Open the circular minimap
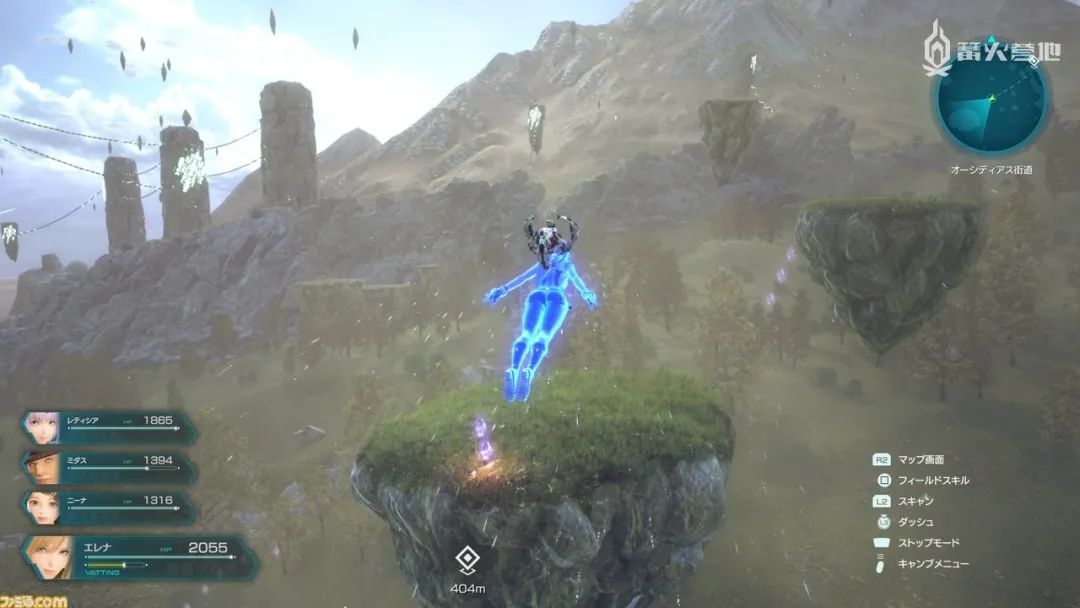 point(990,99)
